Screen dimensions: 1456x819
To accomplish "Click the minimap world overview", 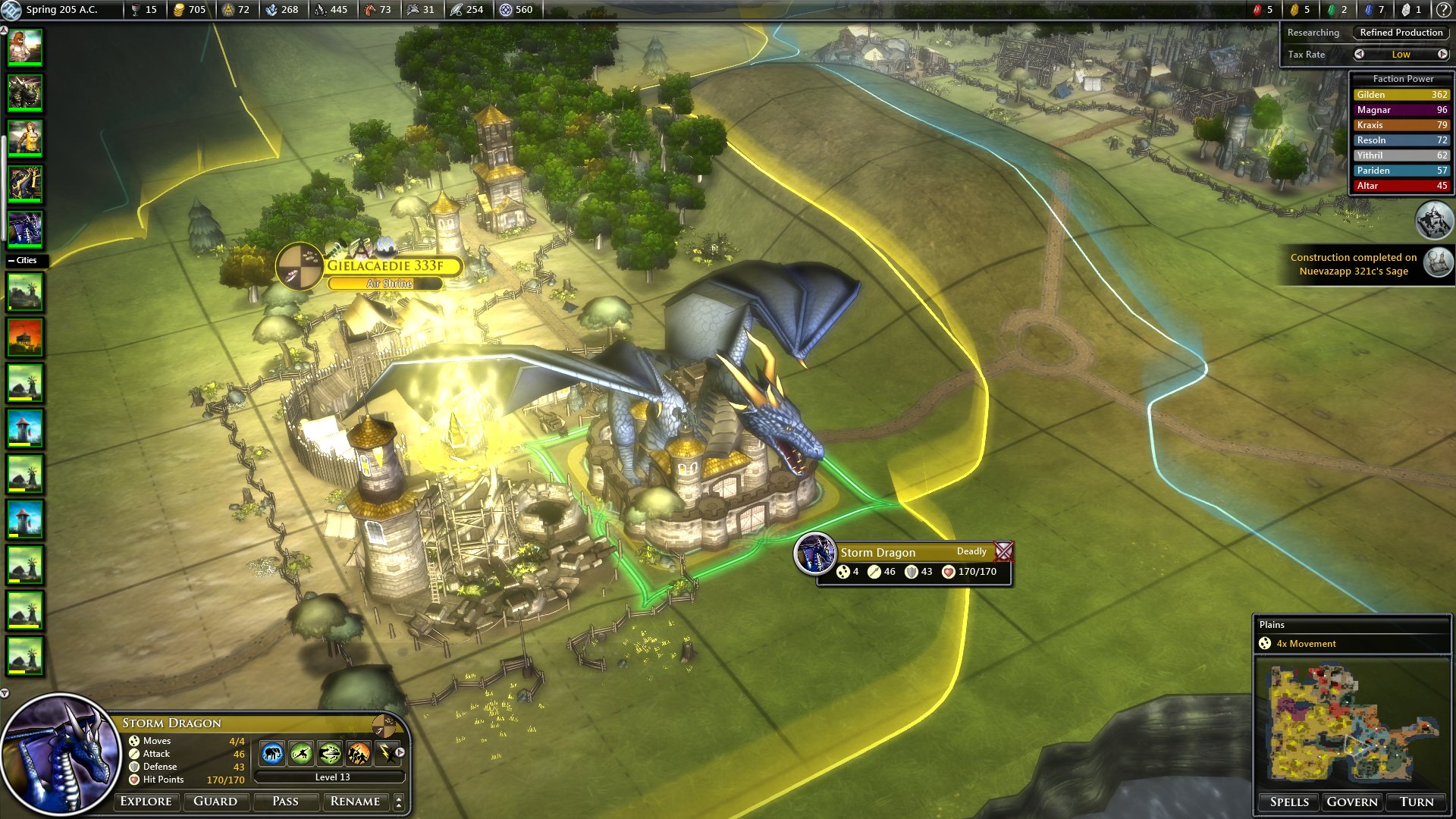I will click(1352, 724).
